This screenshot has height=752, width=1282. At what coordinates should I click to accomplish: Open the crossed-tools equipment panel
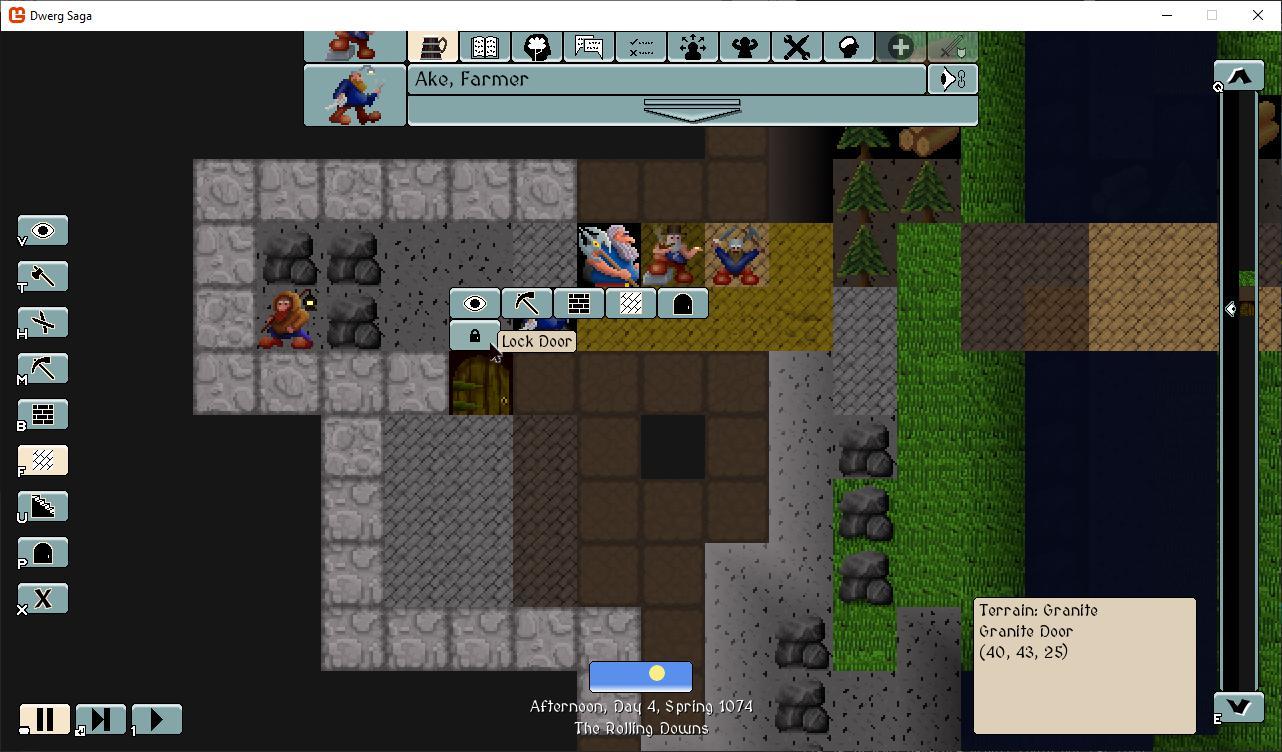point(796,46)
